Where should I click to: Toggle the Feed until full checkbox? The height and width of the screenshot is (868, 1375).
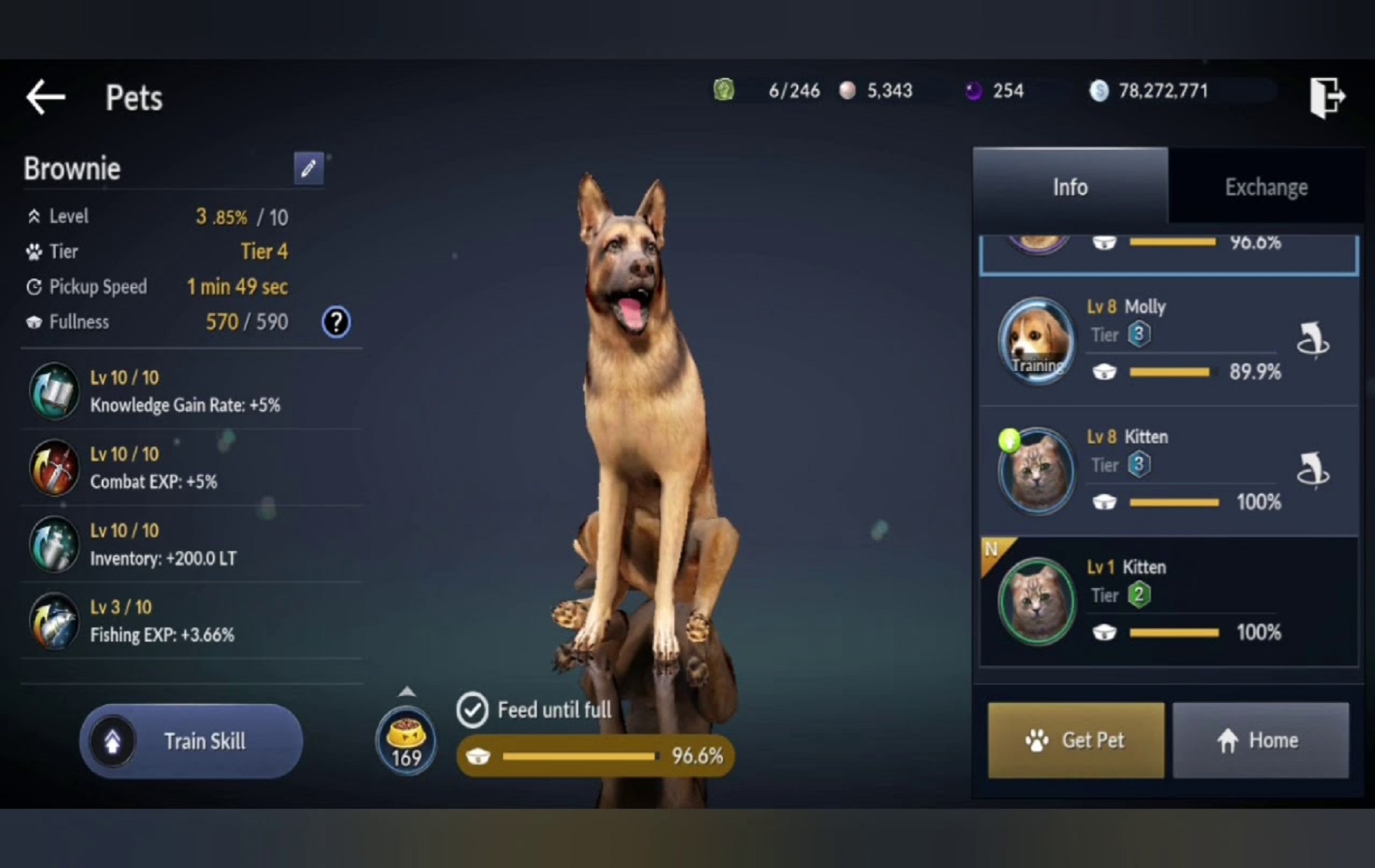[x=474, y=710]
